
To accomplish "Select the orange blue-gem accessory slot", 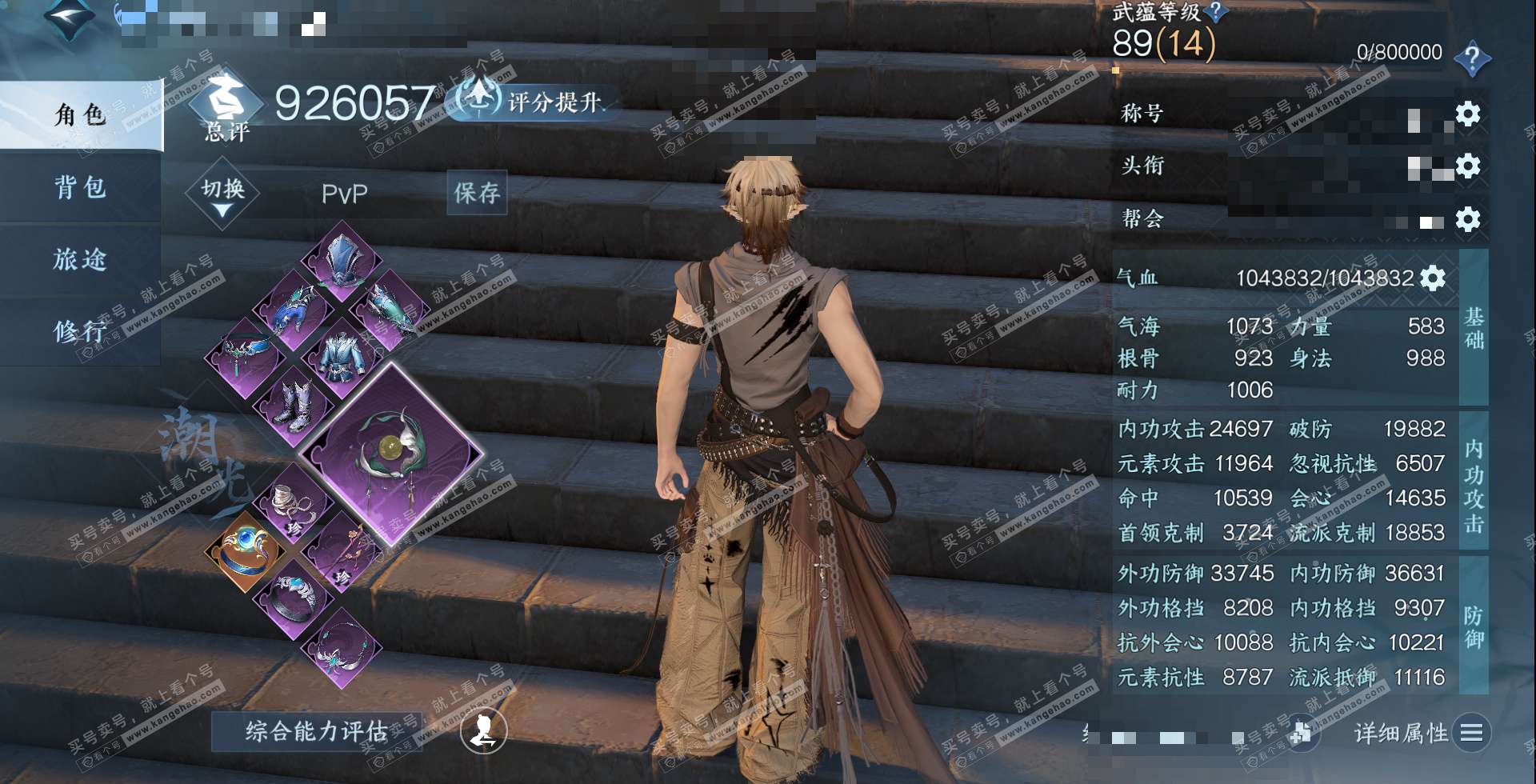I will [245, 549].
